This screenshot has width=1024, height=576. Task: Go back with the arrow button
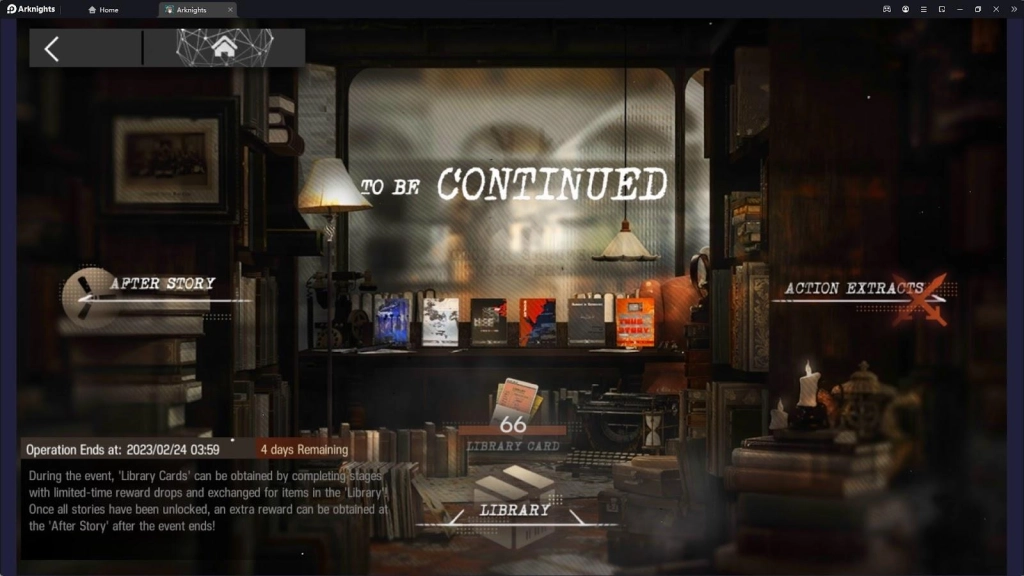[52, 48]
